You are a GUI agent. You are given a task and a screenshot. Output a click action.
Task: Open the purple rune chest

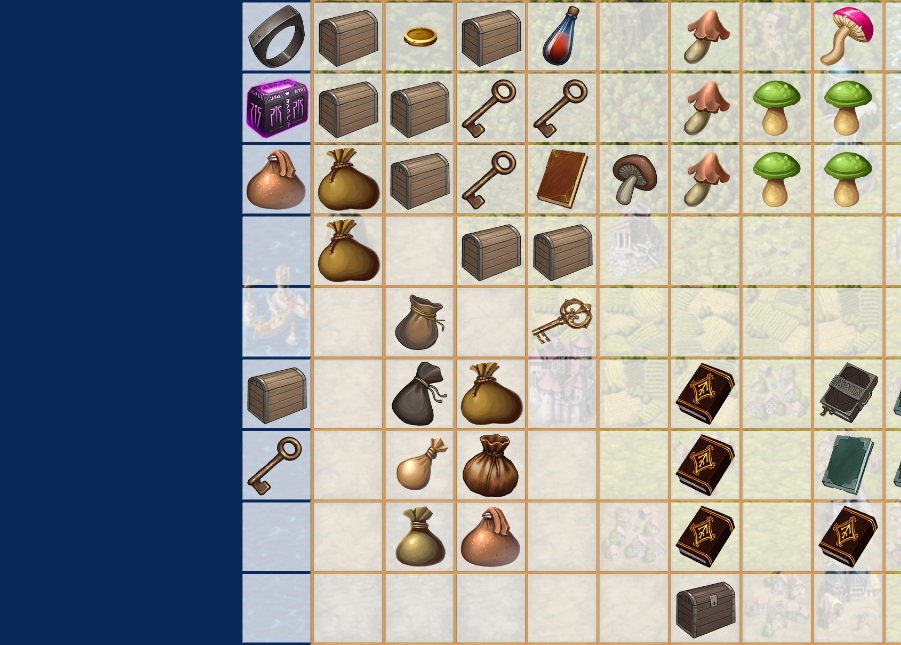click(x=277, y=108)
